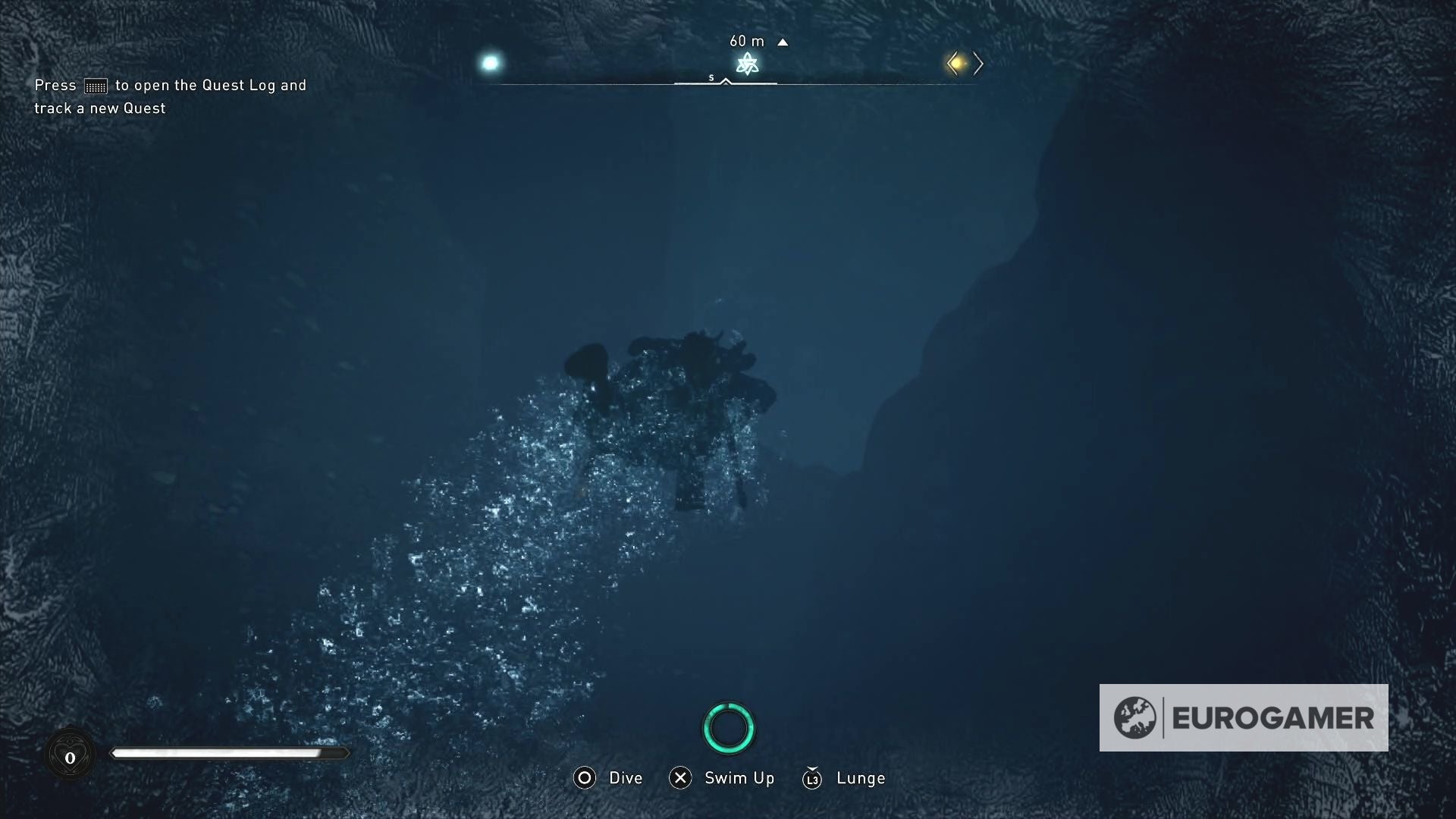Image resolution: width=1456 pixels, height=819 pixels.
Task: Click the keyboard key icon in the quest prompt
Action: tap(94, 86)
